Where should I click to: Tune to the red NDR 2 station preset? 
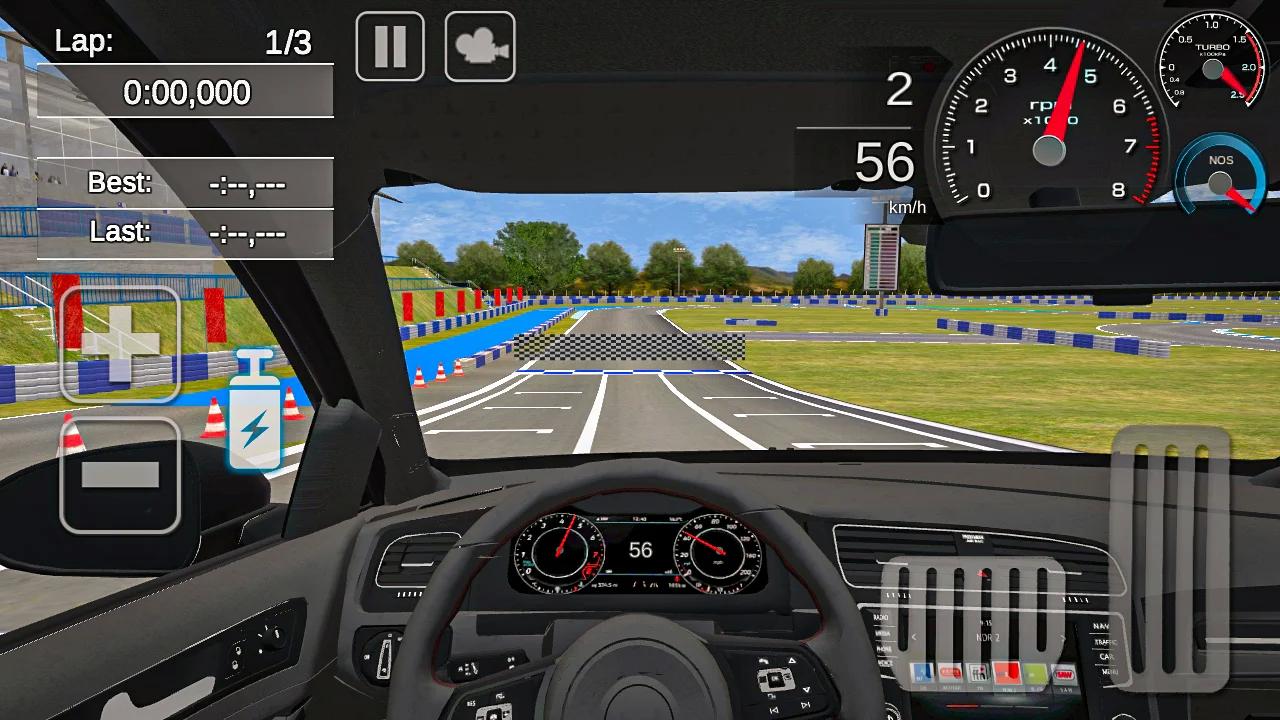[1006, 673]
